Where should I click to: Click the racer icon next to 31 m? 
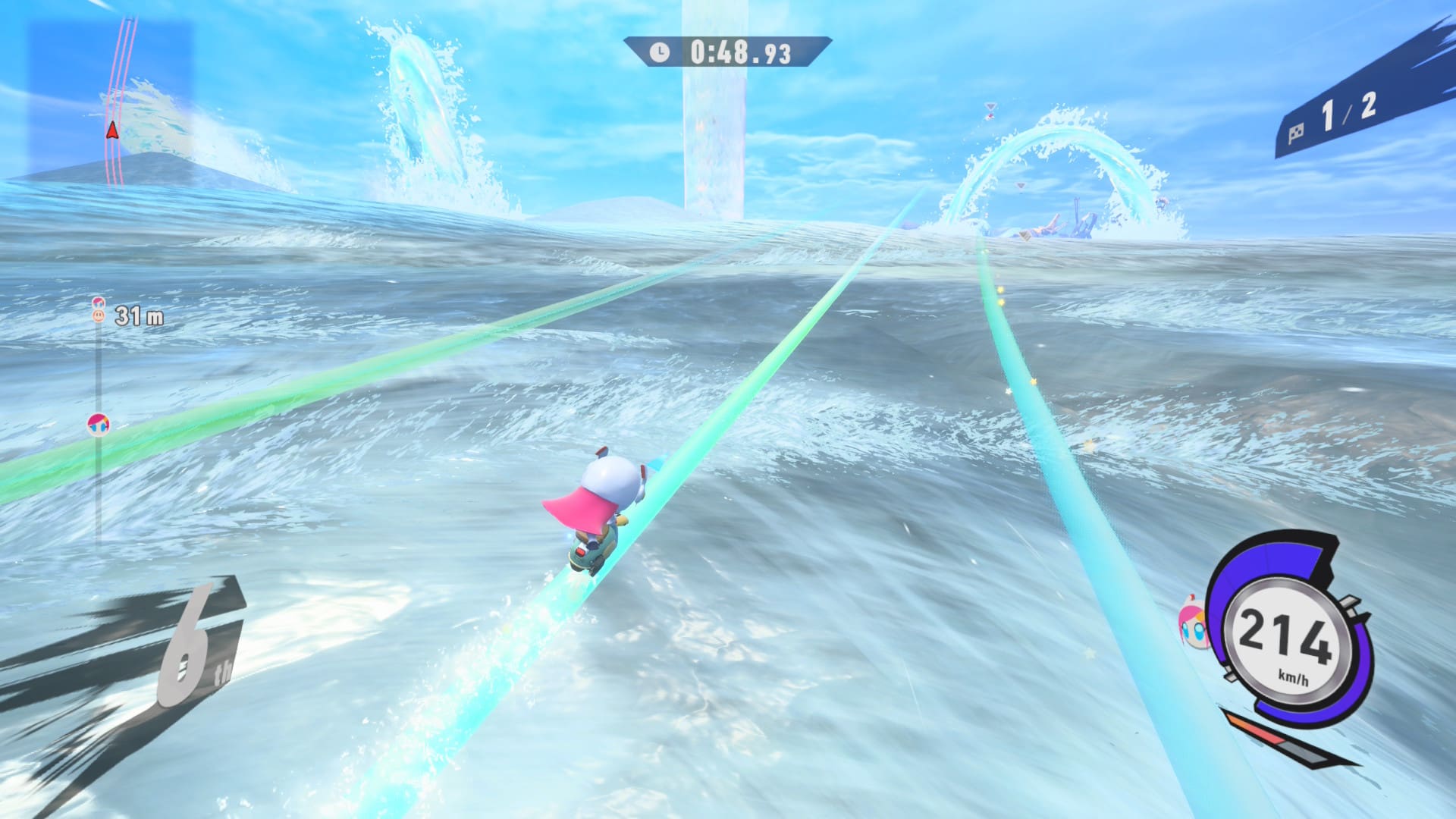pyautogui.click(x=99, y=311)
